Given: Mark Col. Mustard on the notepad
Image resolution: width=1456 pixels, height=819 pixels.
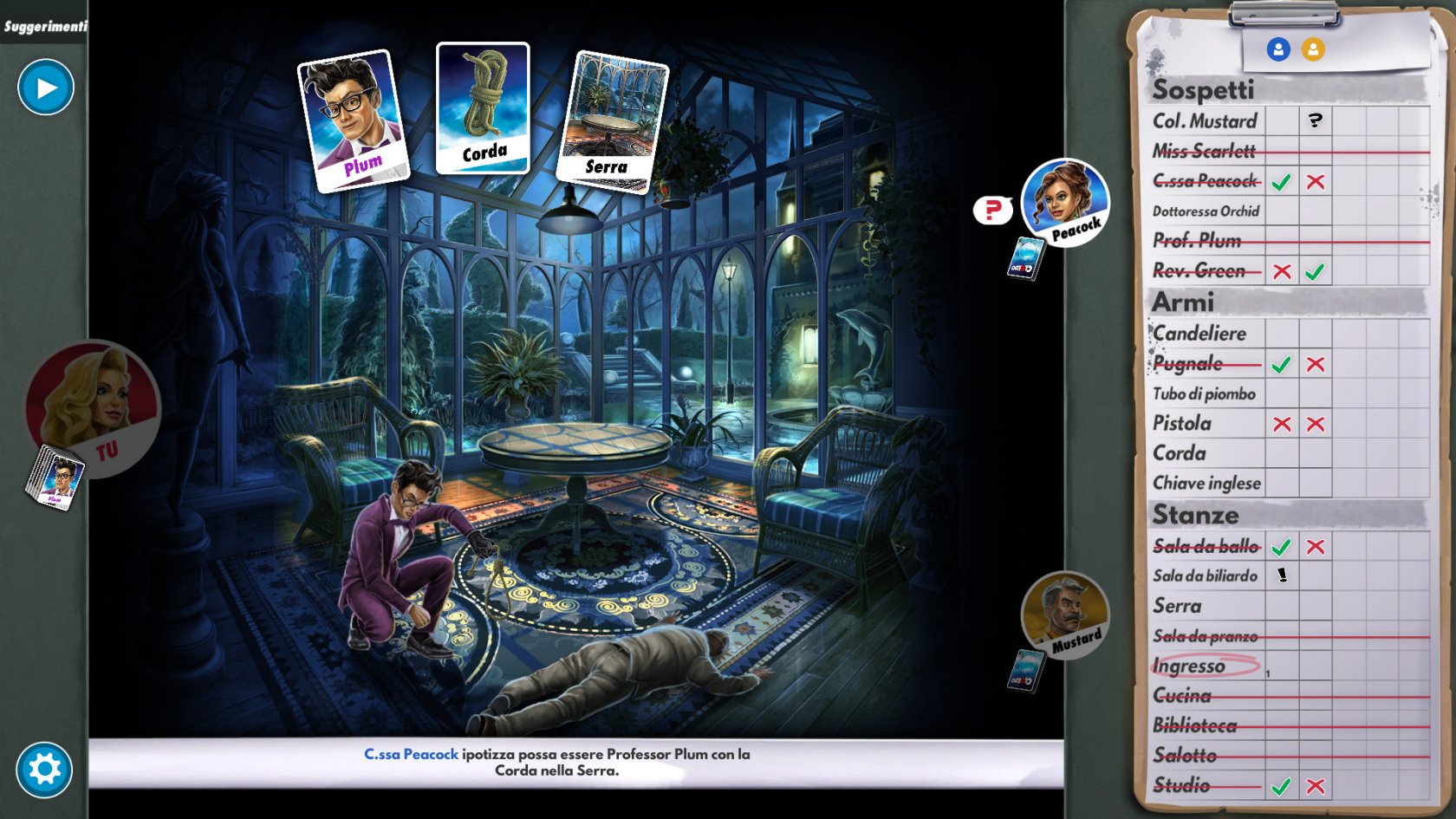Looking at the screenshot, I should pos(1205,121).
